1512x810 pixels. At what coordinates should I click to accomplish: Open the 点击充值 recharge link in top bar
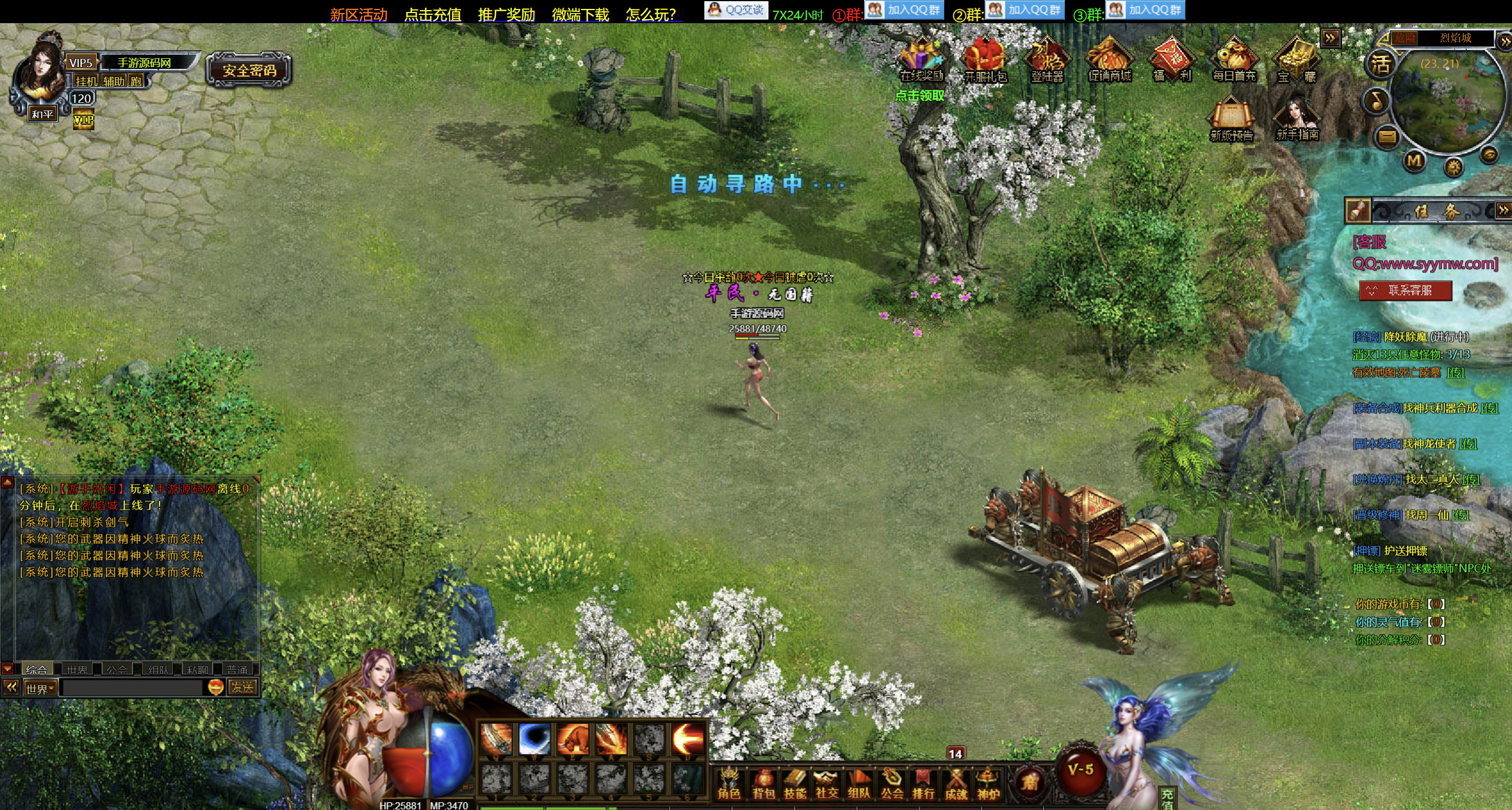click(432, 14)
